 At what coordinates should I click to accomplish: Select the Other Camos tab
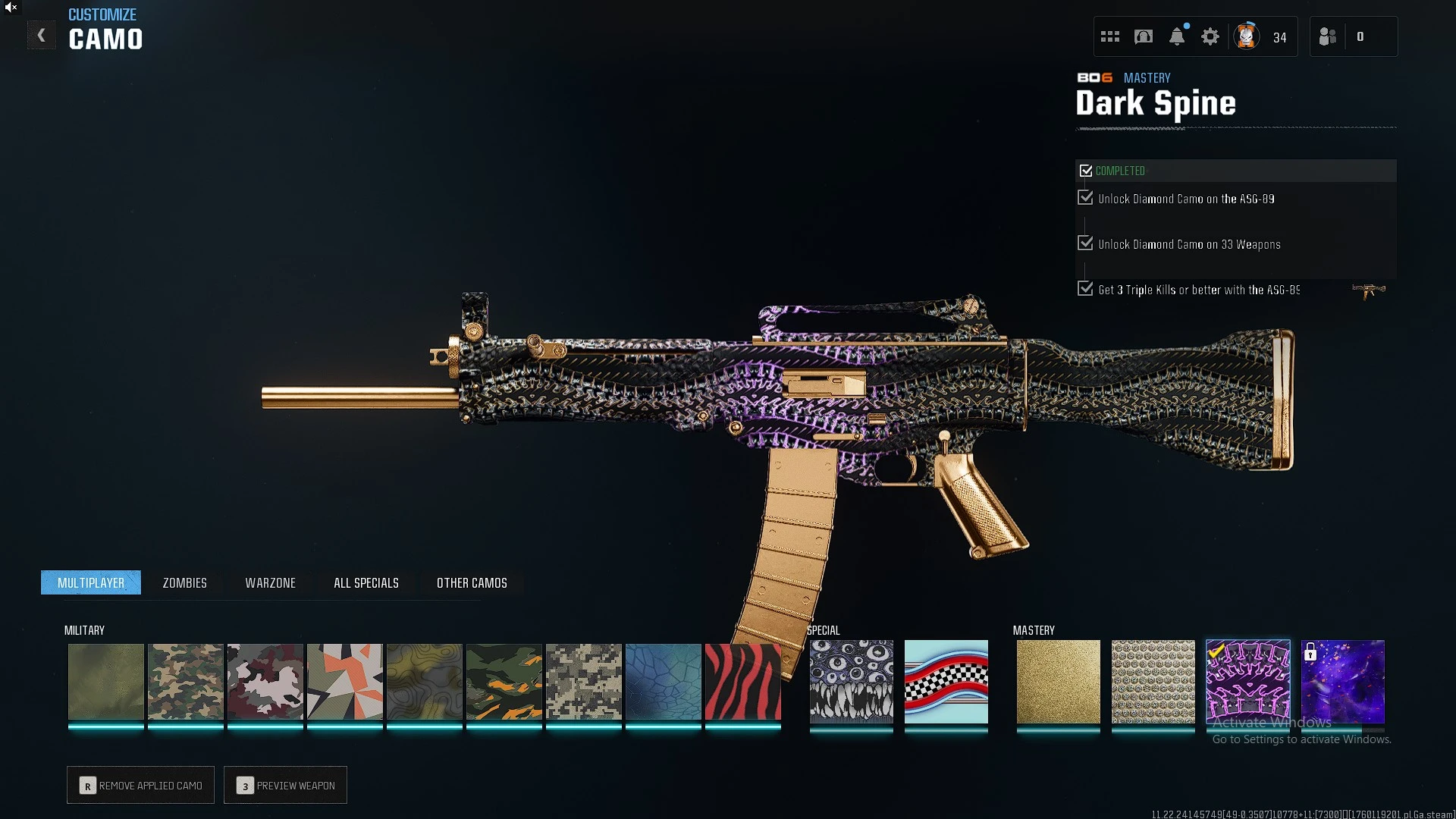pyautogui.click(x=472, y=582)
